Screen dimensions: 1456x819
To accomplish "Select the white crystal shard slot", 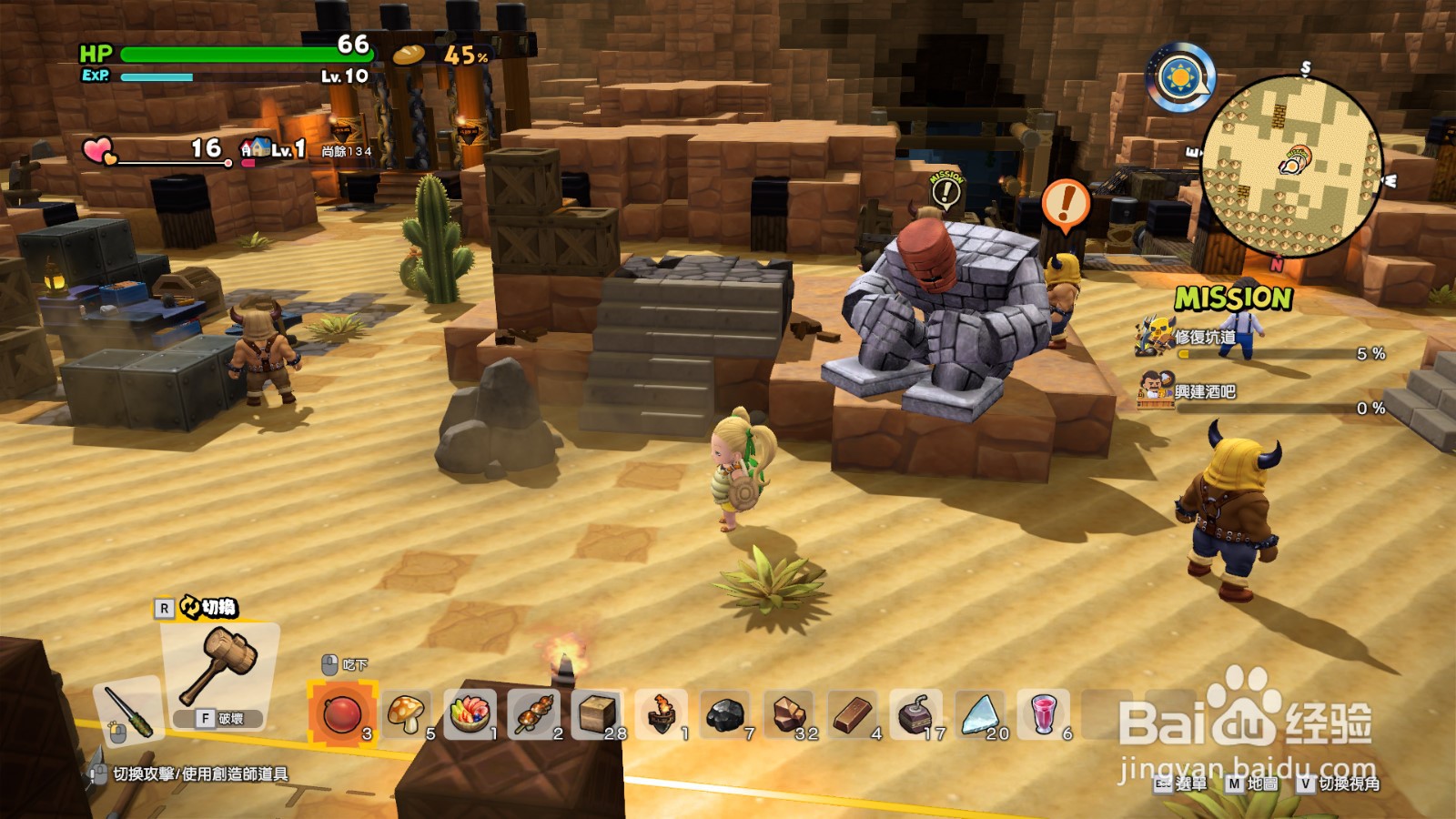I will (x=980, y=714).
